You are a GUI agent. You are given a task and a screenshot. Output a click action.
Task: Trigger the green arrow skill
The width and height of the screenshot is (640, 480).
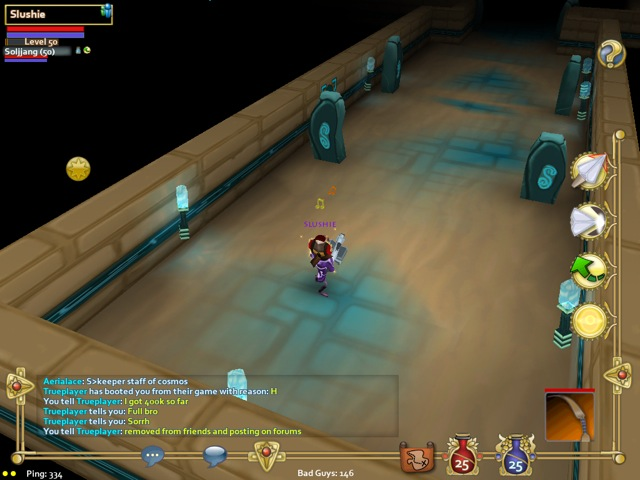(x=588, y=271)
